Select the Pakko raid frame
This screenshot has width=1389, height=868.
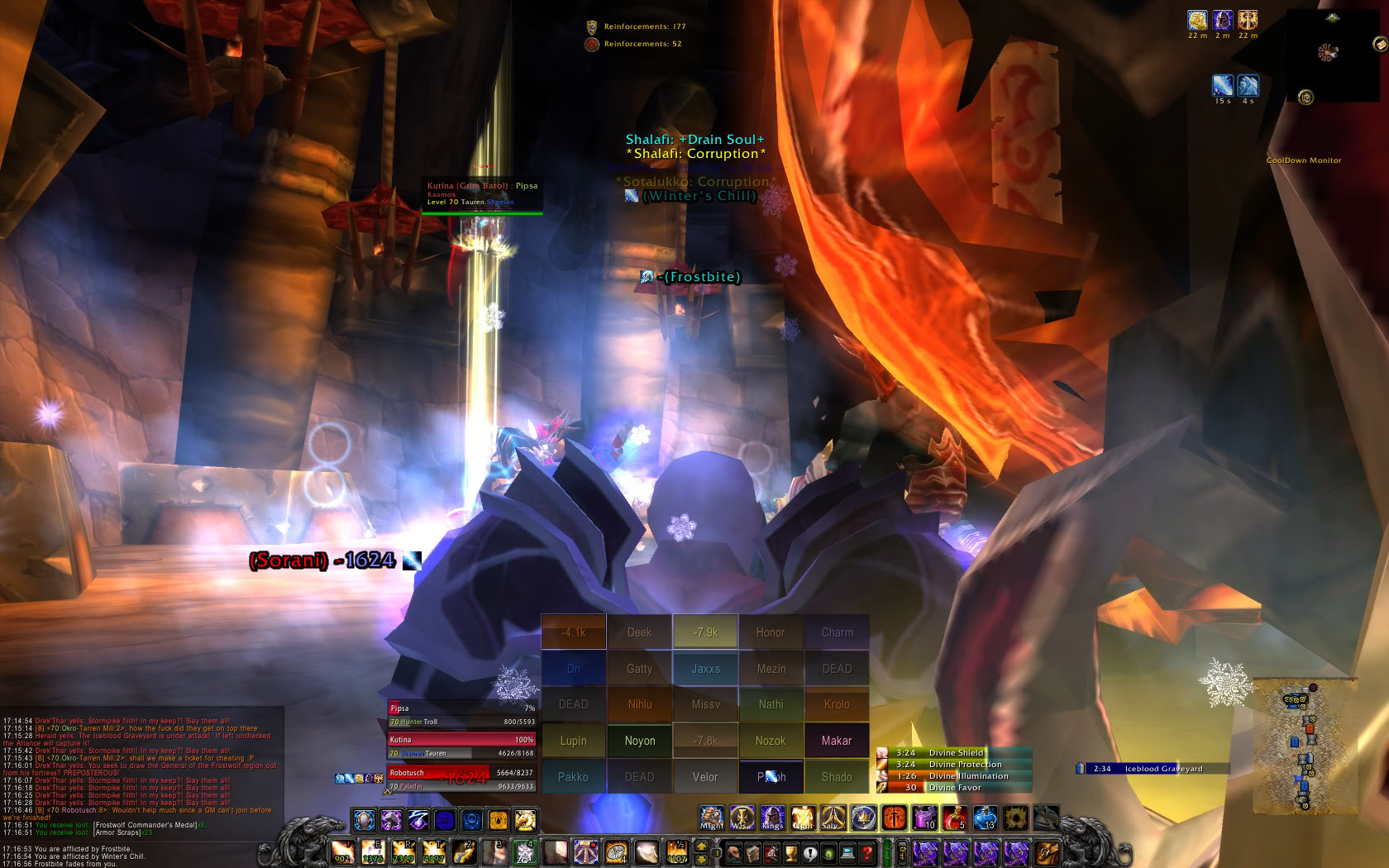coord(573,777)
